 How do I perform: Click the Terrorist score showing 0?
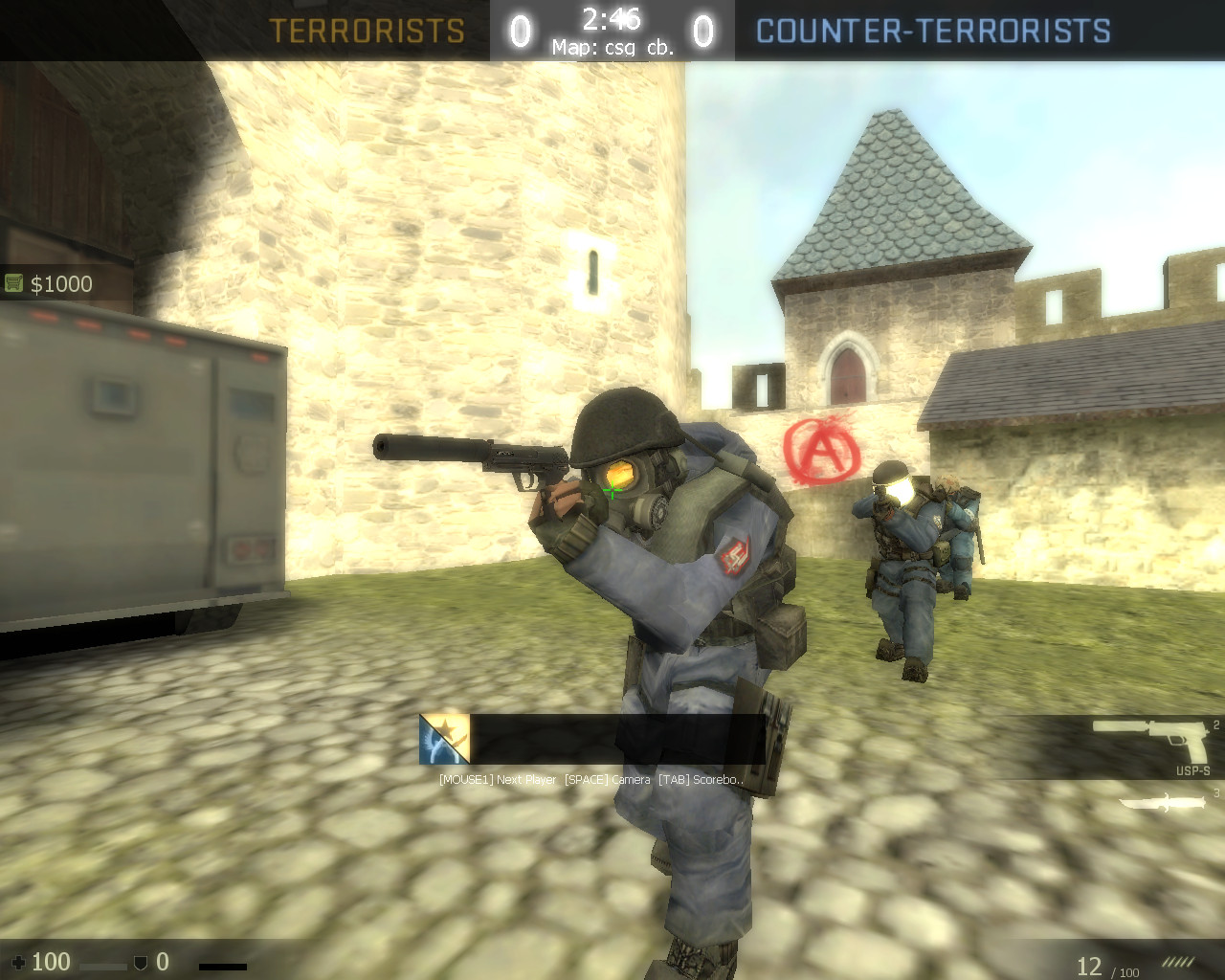coord(518,30)
